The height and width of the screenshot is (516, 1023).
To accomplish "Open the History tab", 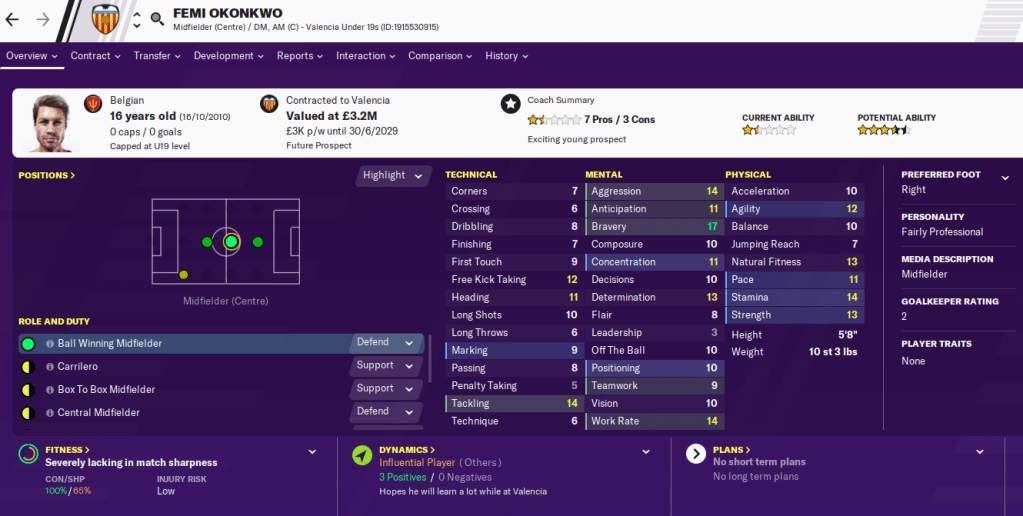I will (507, 56).
